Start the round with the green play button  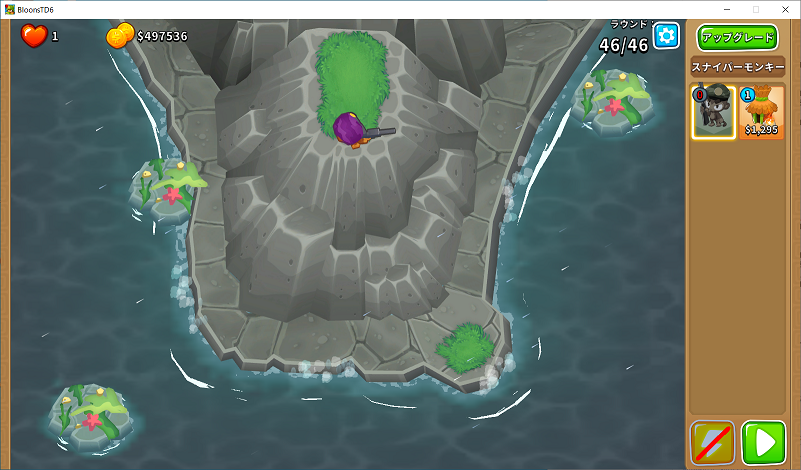click(763, 443)
